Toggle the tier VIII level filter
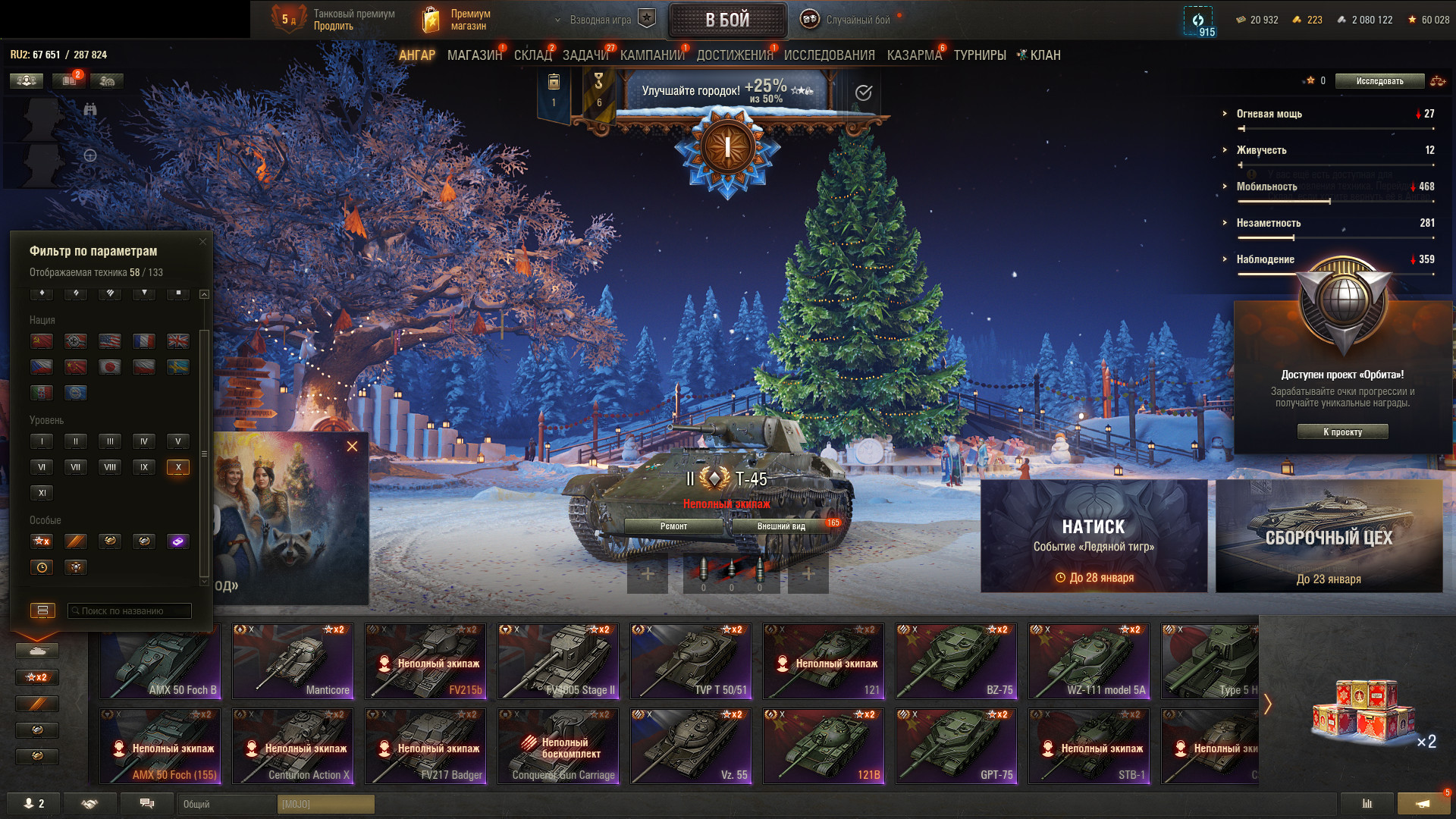1456x819 pixels. coord(110,467)
